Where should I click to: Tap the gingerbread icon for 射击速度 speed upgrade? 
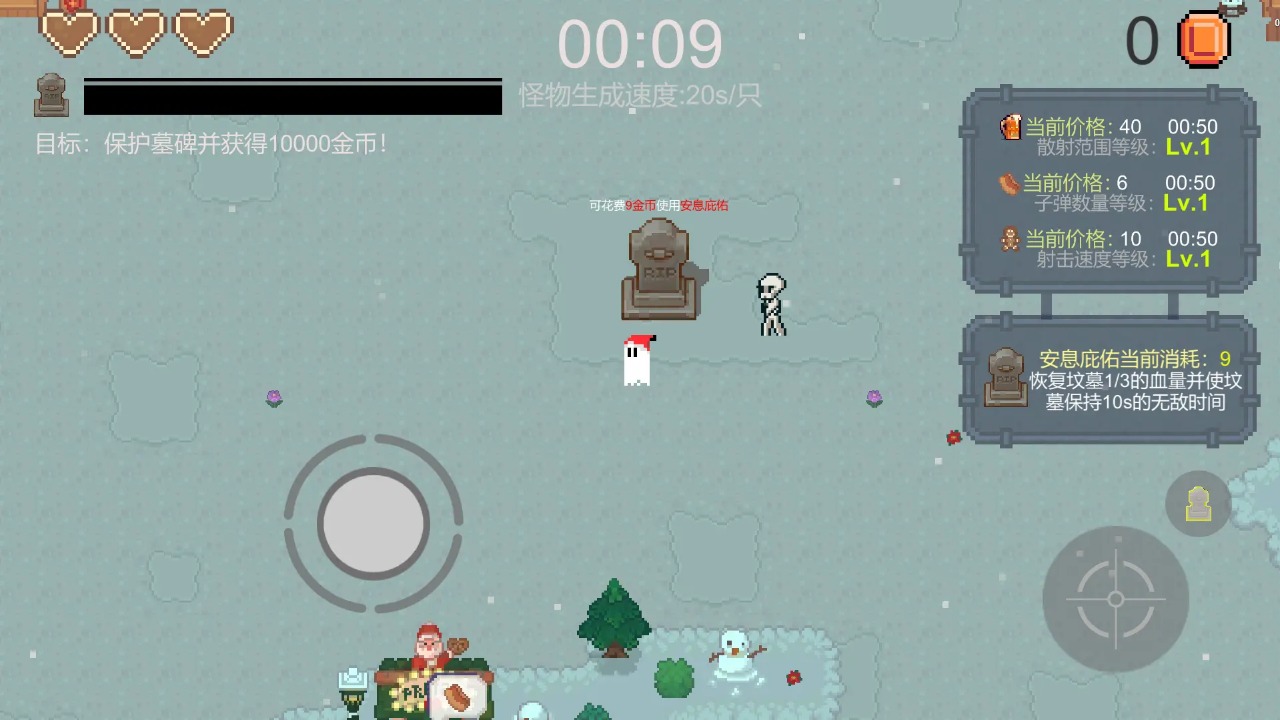(x=1010, y=239)
